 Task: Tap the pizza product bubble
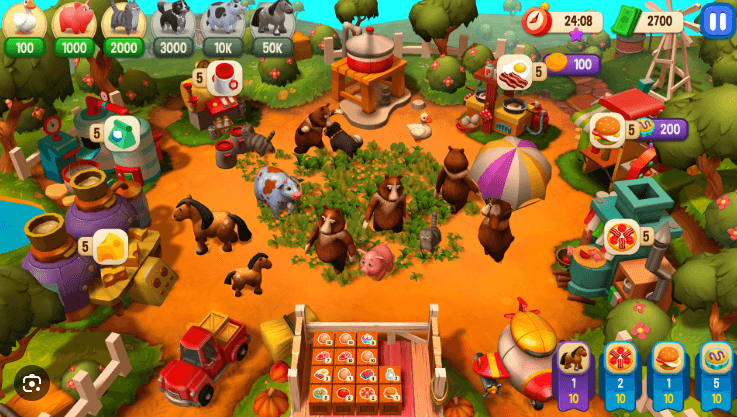[621, 237]
